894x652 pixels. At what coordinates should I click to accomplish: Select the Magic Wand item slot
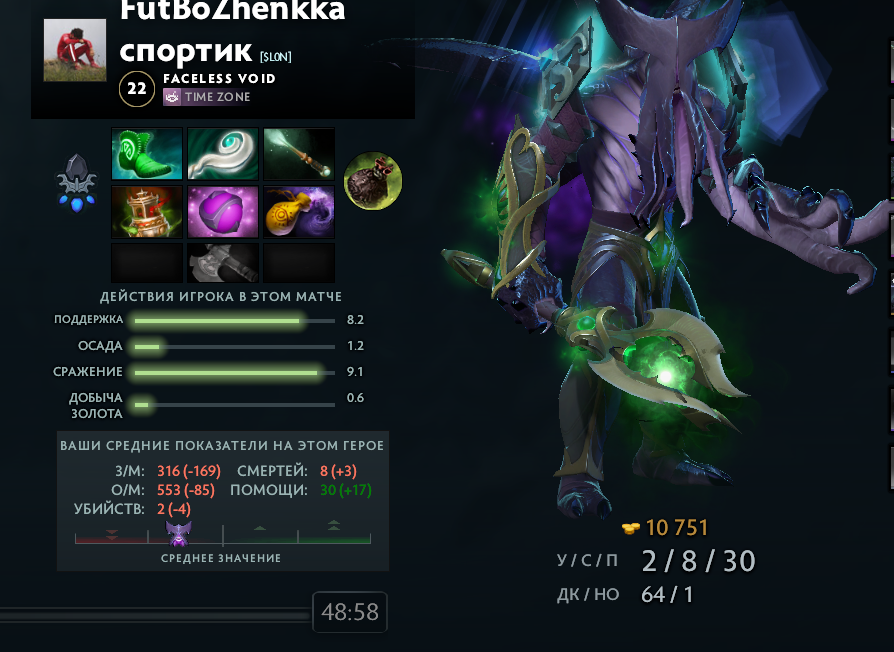(x=299, y=154)
